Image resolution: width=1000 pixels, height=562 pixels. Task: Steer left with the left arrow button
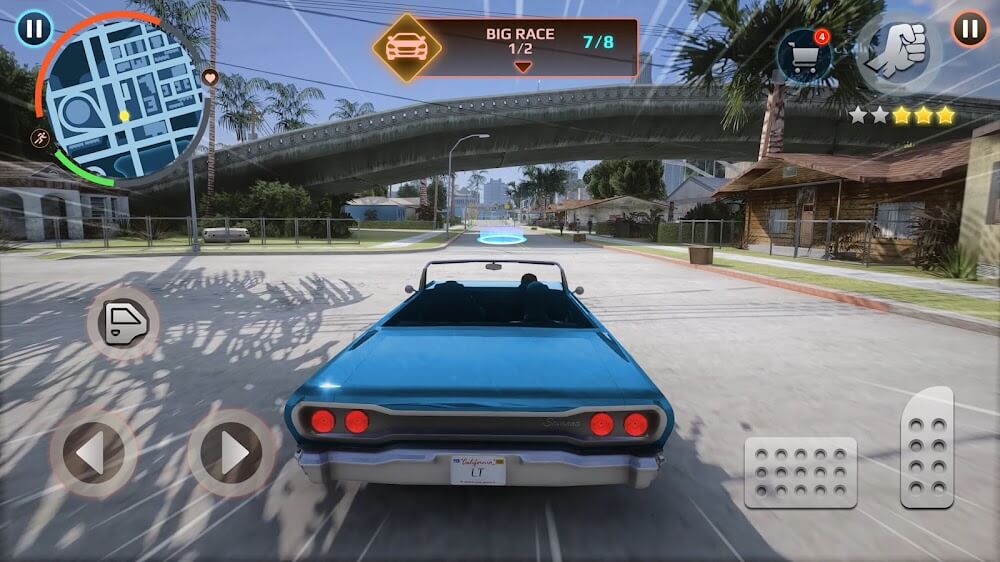92,453
